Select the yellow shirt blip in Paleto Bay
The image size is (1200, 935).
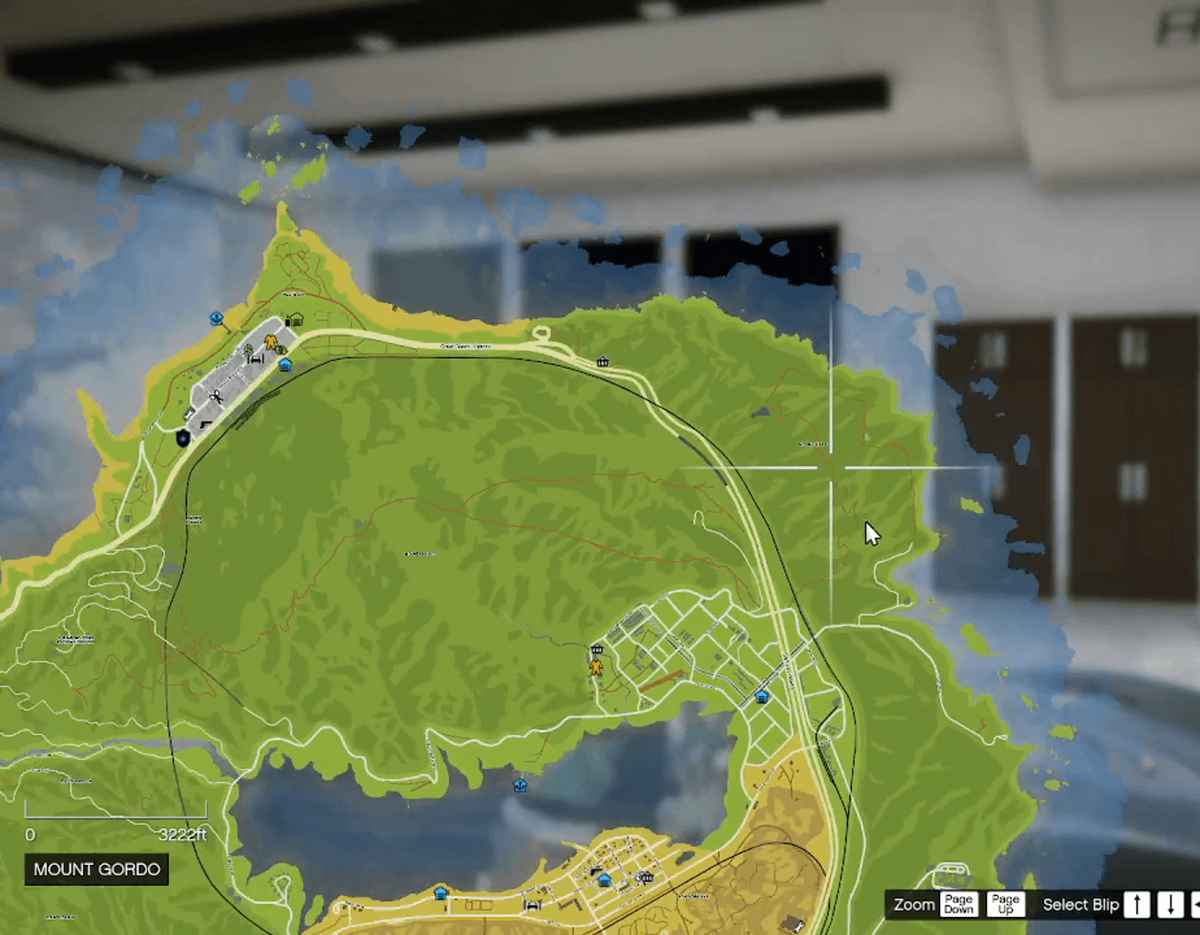269,345
